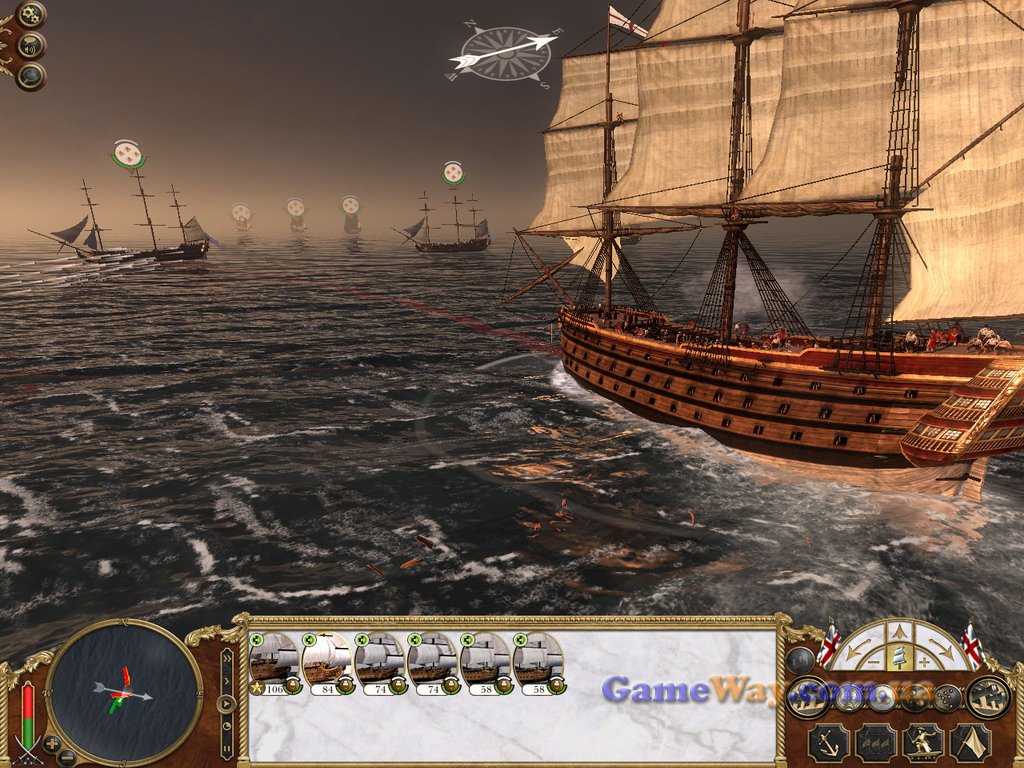Increase sail with the plus button

point(926,662)
